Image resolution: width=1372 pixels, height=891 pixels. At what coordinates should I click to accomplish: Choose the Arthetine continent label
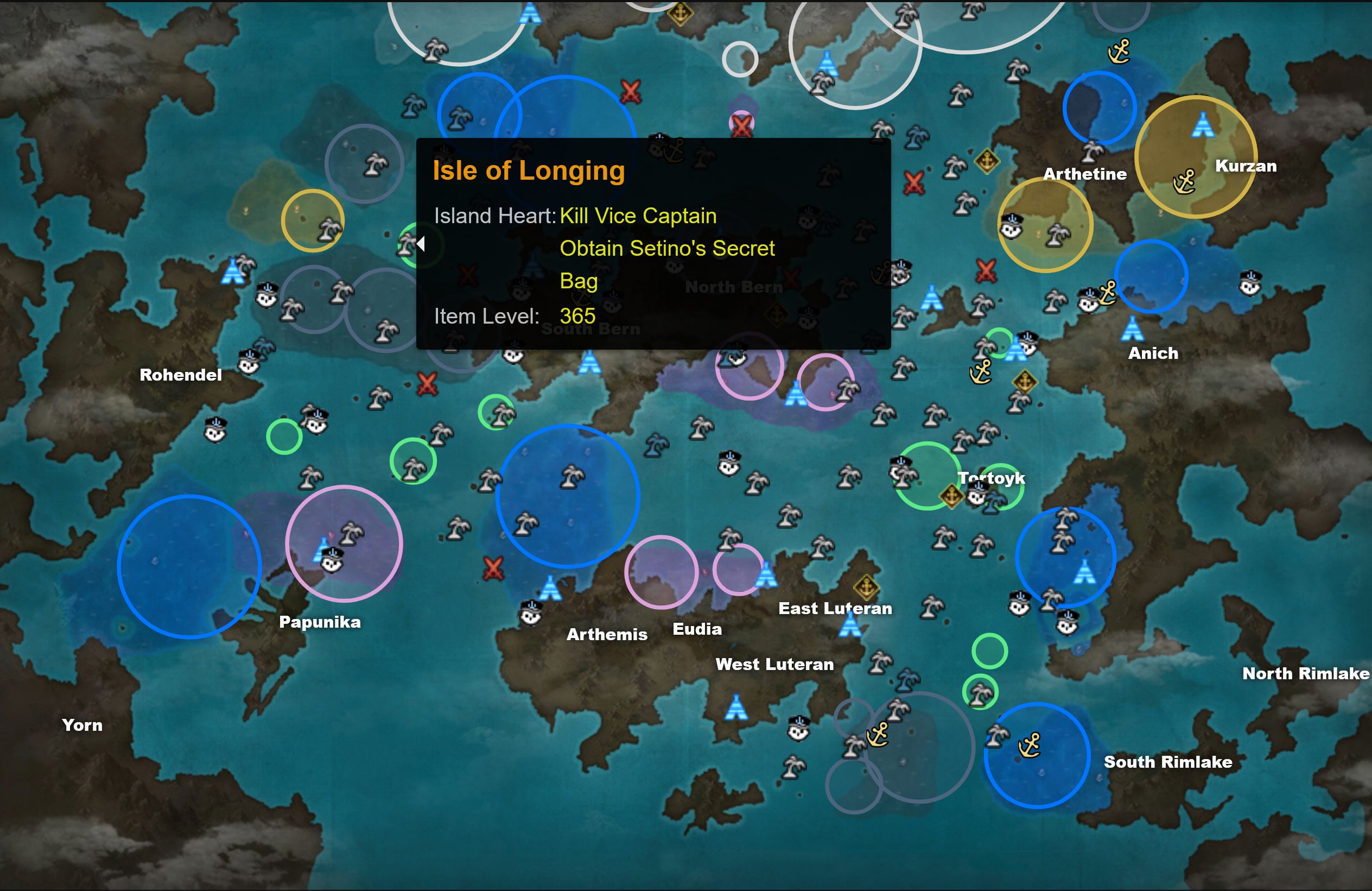1084,174
